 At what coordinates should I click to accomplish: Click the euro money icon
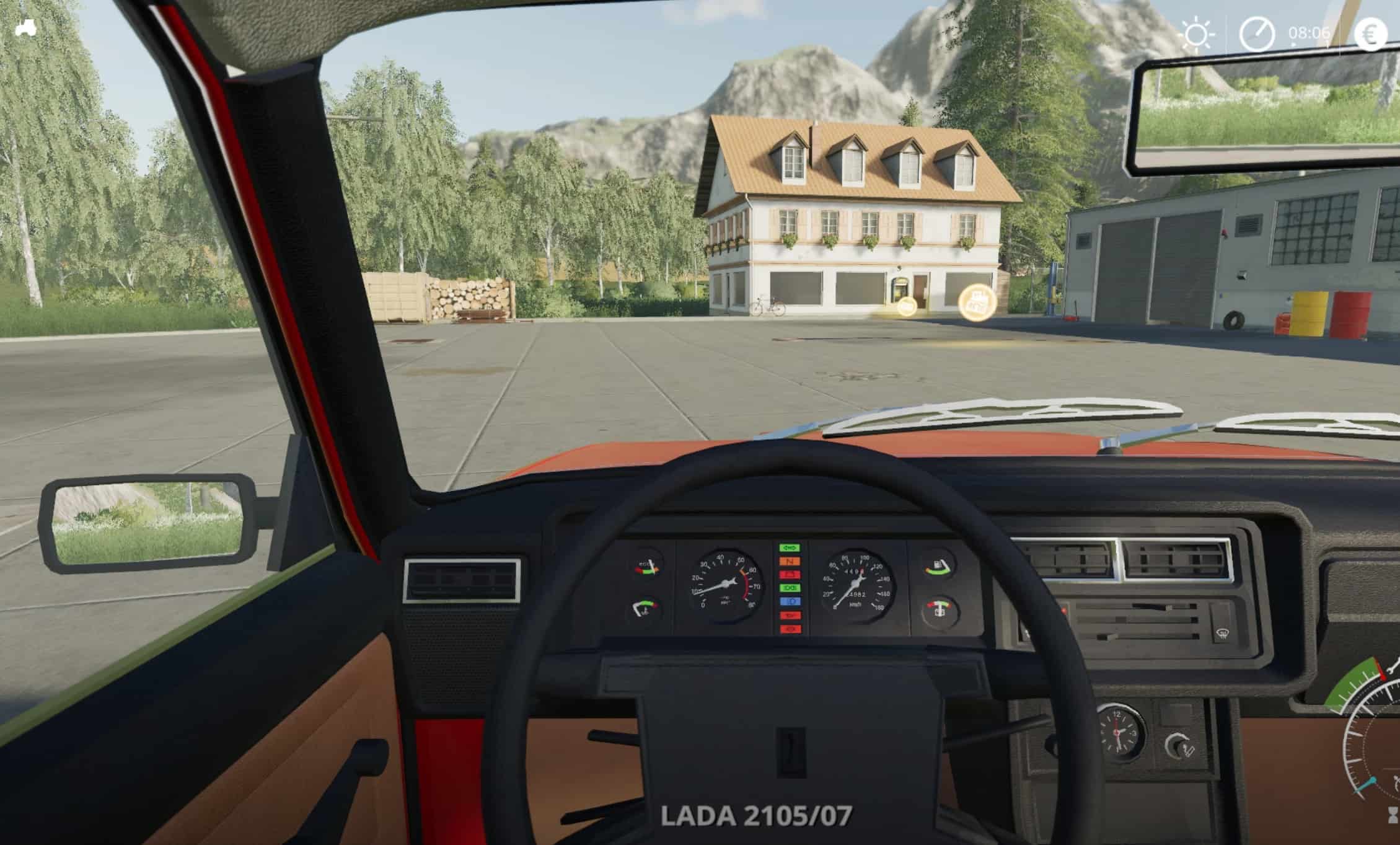pyautogui.click(x=1370, y=33)
